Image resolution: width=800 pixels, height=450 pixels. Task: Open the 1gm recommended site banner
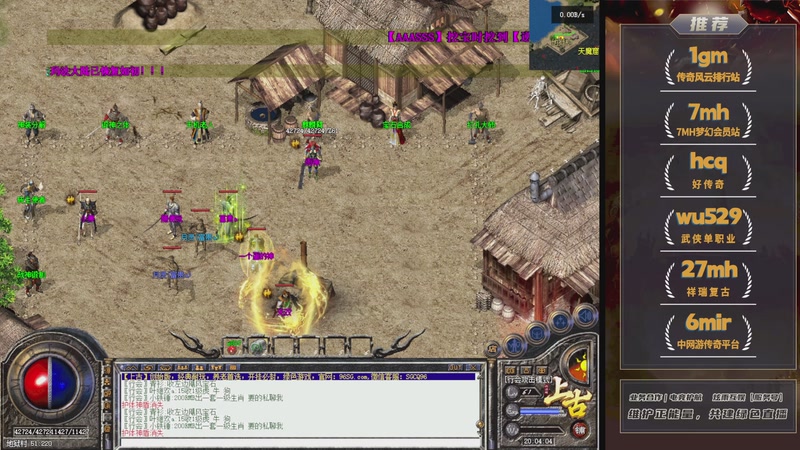click(x=709, y=62)
